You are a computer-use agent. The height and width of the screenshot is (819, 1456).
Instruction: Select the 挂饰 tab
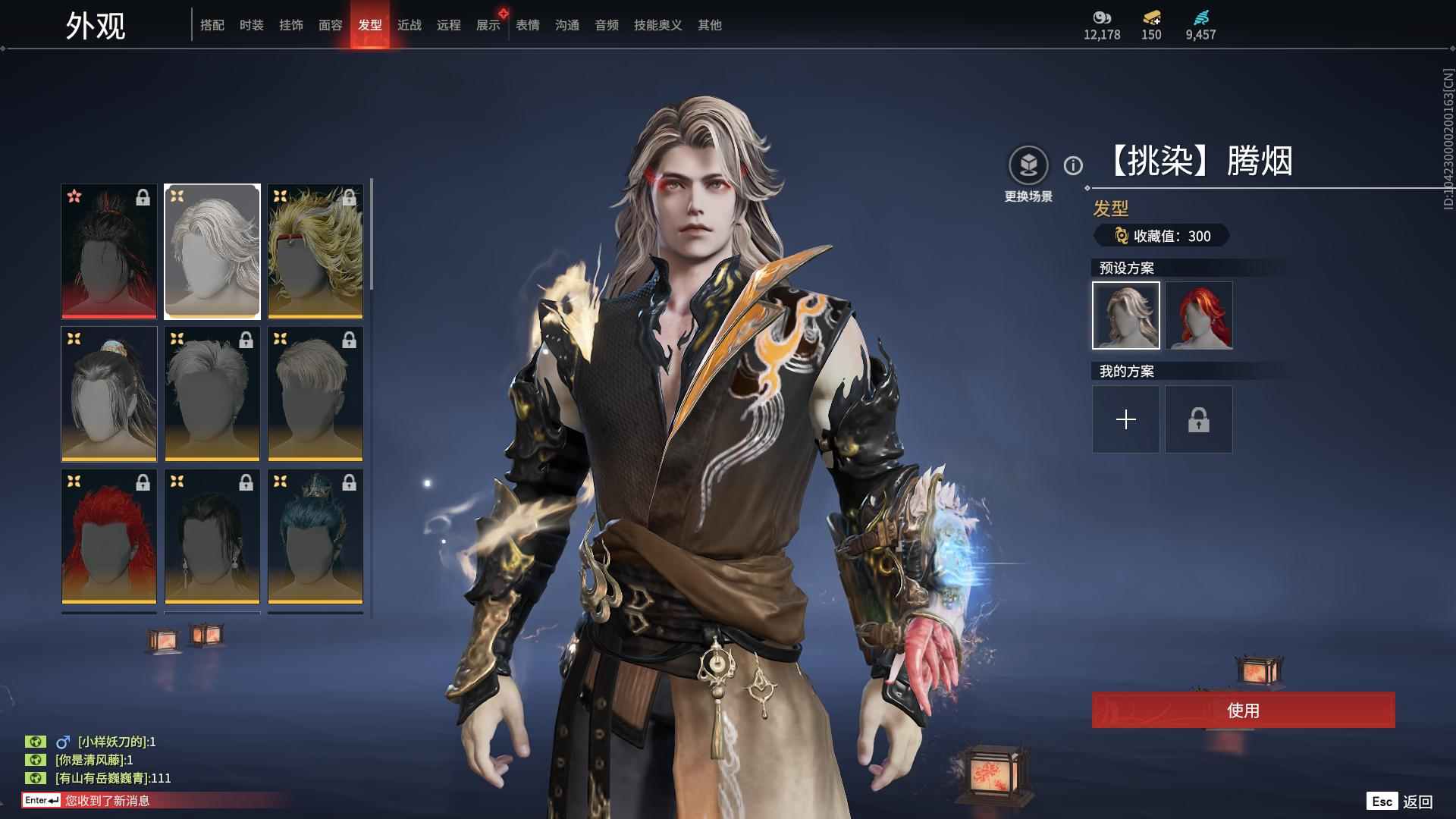(x=290, y=25)
